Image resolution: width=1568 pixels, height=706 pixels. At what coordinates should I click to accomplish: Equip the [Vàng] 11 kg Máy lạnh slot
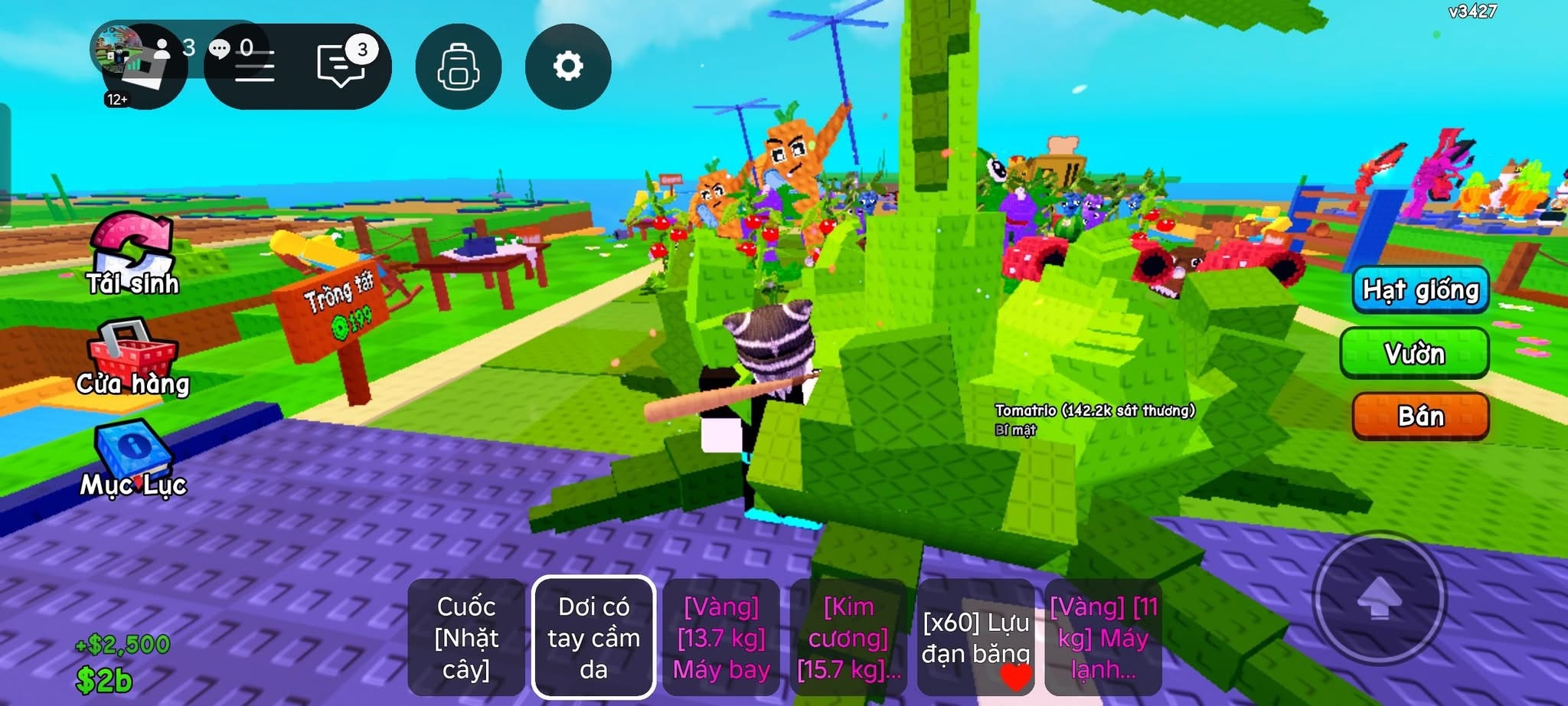(1102, 637)
